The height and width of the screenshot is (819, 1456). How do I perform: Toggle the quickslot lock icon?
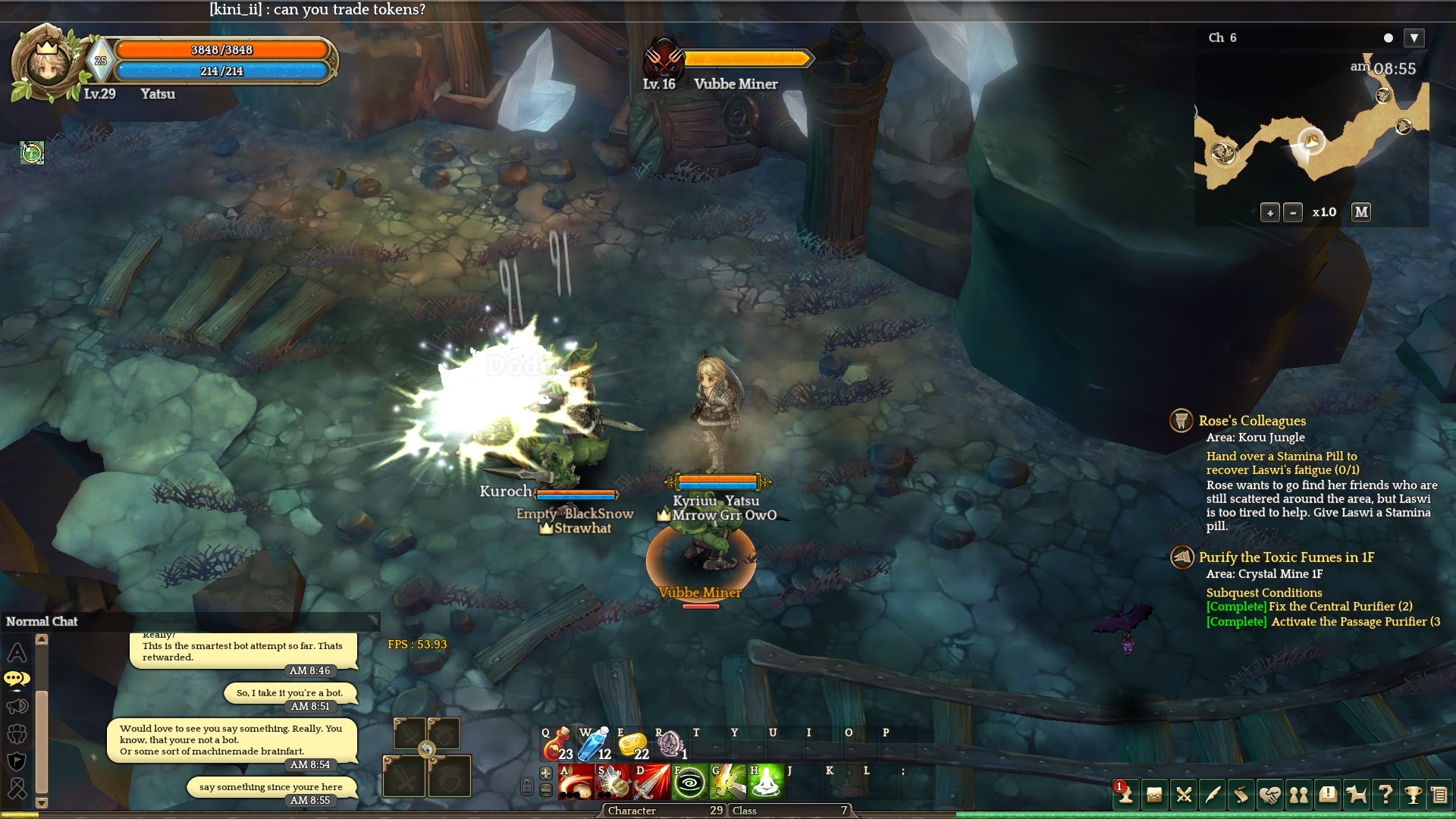526,786
